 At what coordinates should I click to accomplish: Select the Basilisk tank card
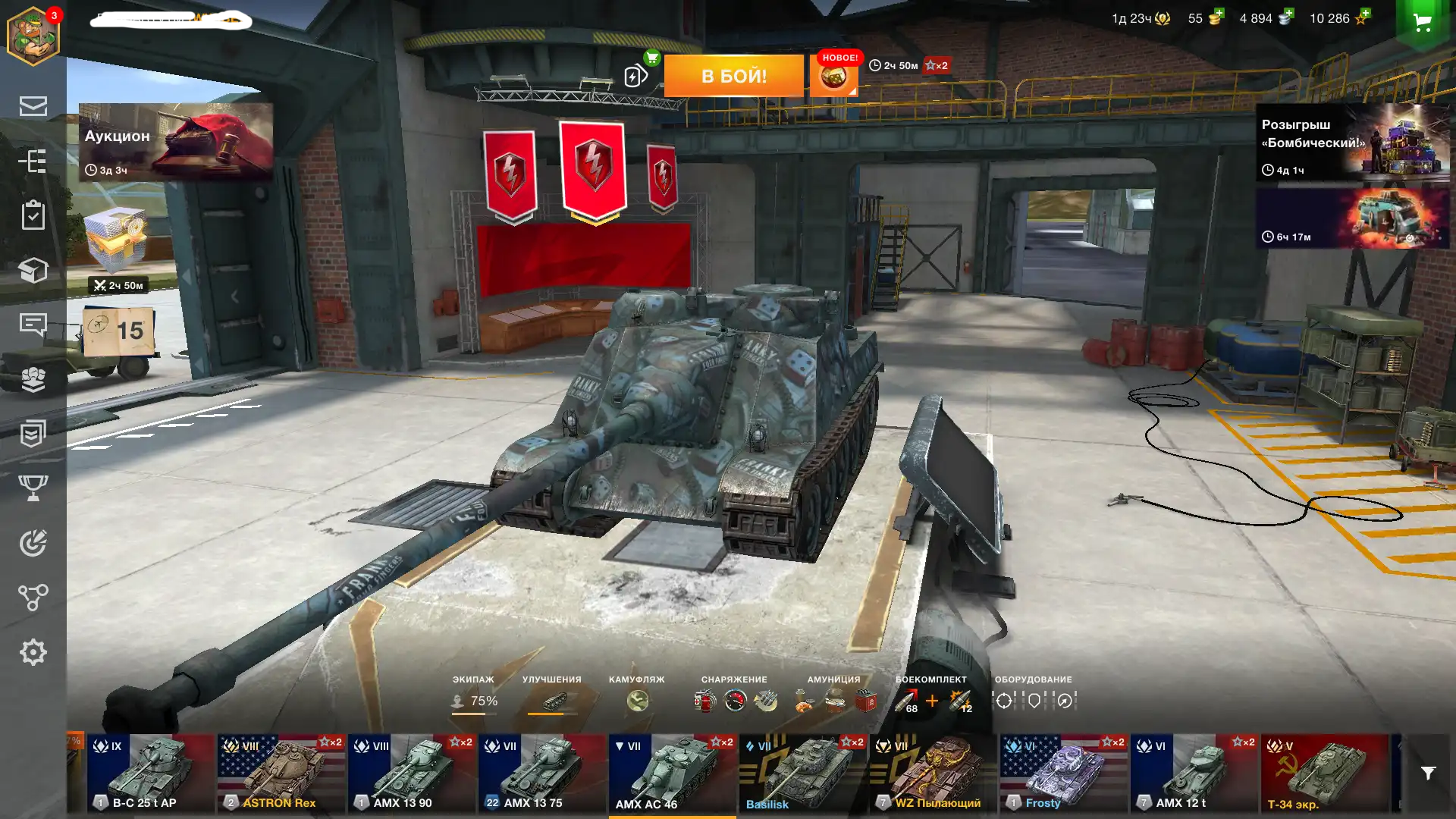tap(803, 773)
